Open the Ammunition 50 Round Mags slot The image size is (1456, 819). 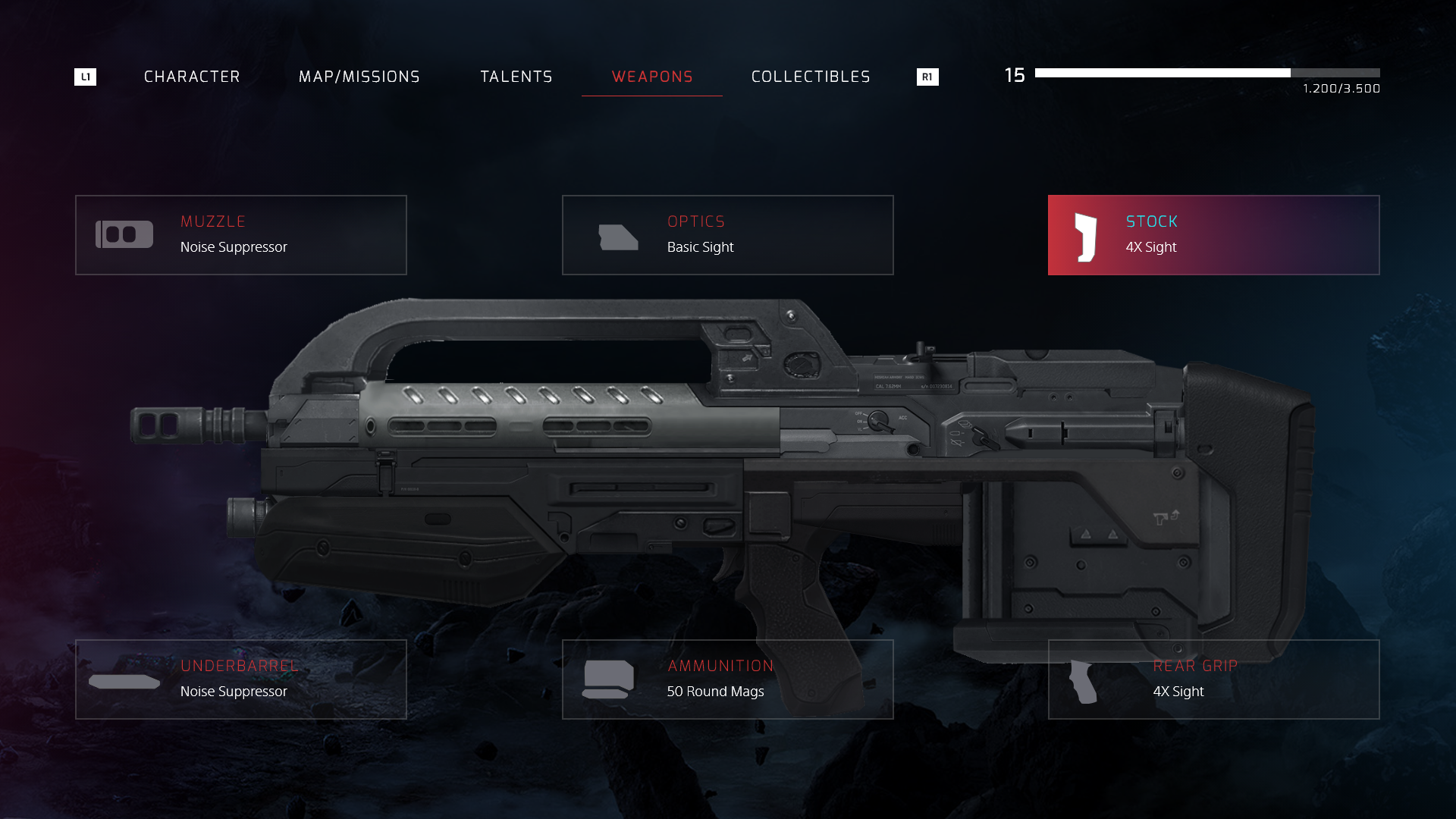pos(727,679)
